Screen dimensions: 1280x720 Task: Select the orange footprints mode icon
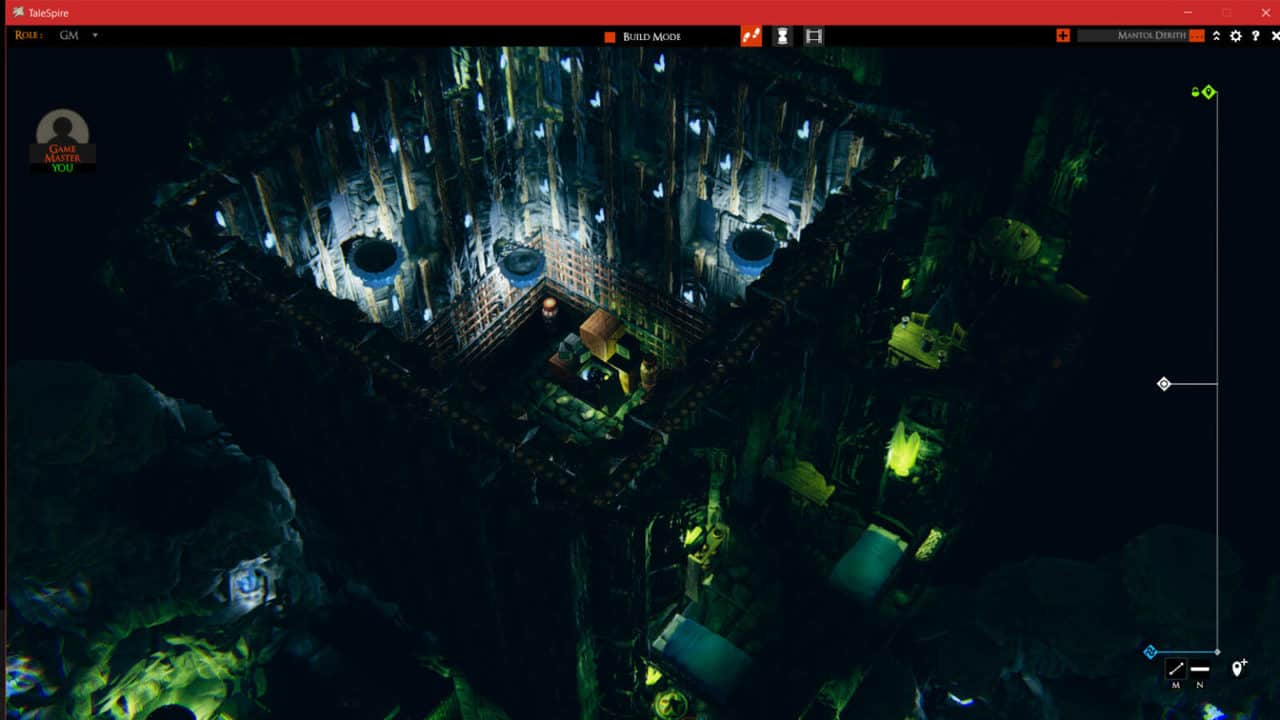tap(751, 36)
